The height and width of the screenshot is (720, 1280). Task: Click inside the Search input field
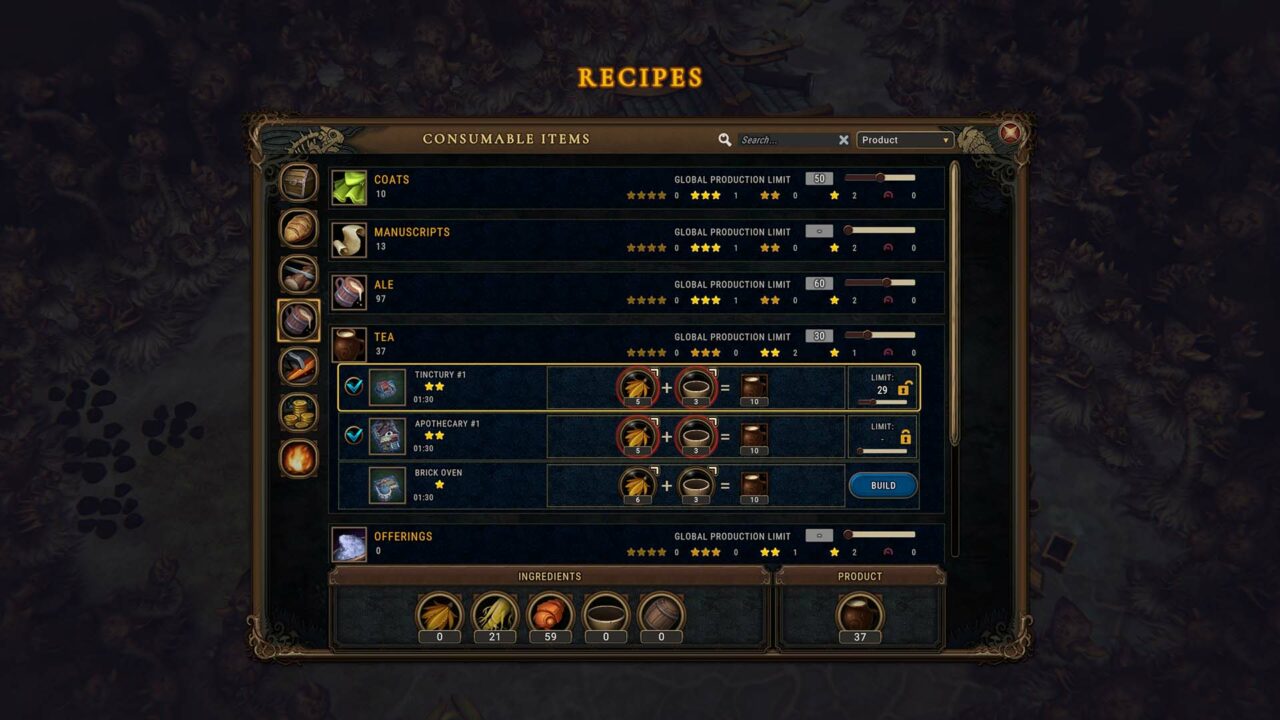tap(780, 139)
